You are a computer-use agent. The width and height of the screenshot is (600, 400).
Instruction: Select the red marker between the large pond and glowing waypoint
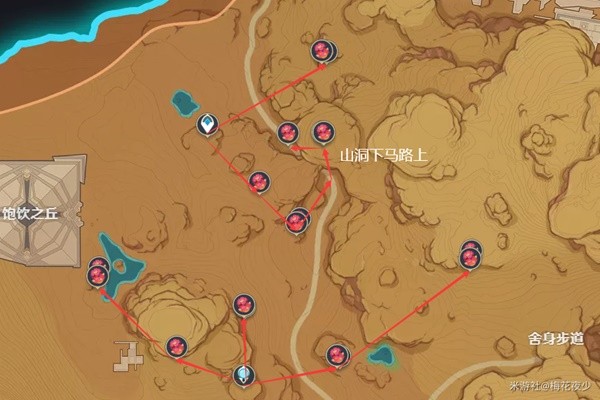pos(179,346)
